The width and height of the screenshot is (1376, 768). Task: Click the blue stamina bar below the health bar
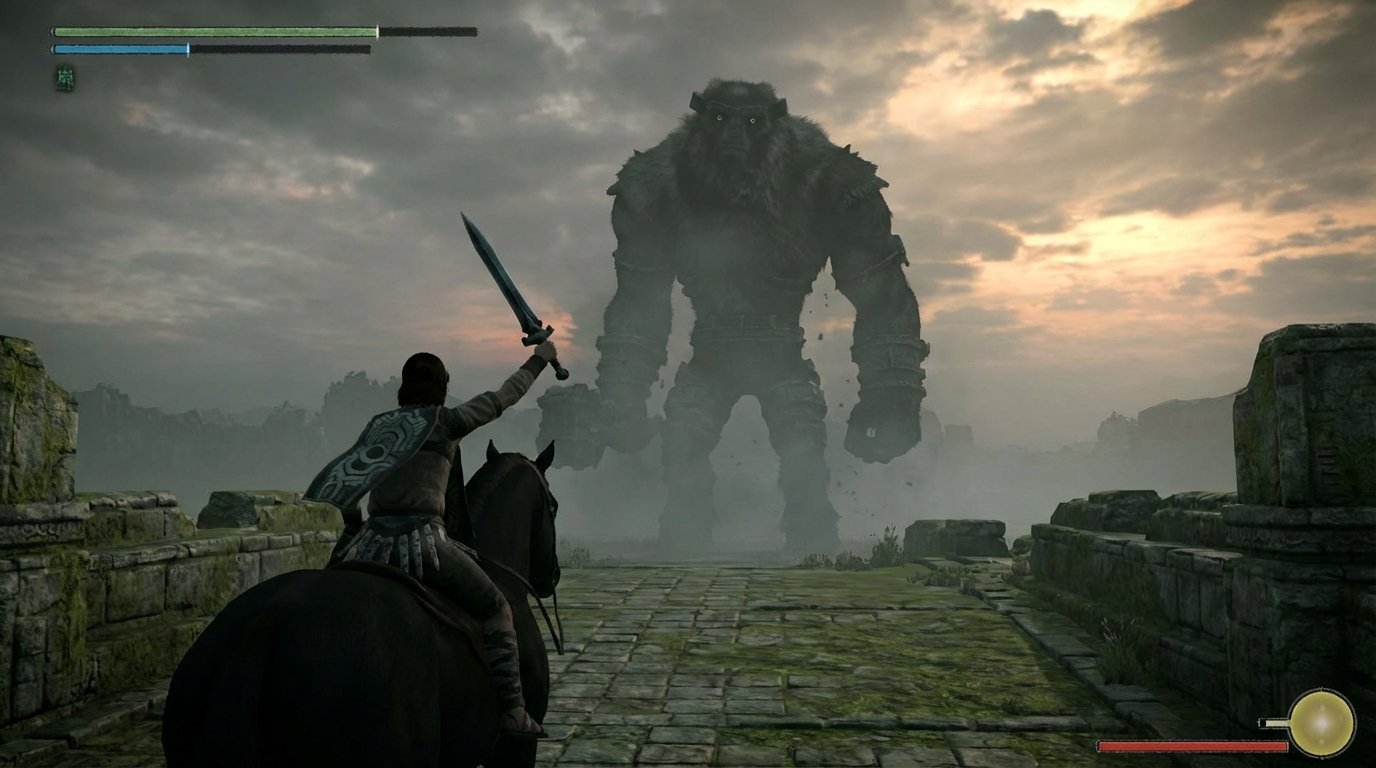click(x=120, y=47)
